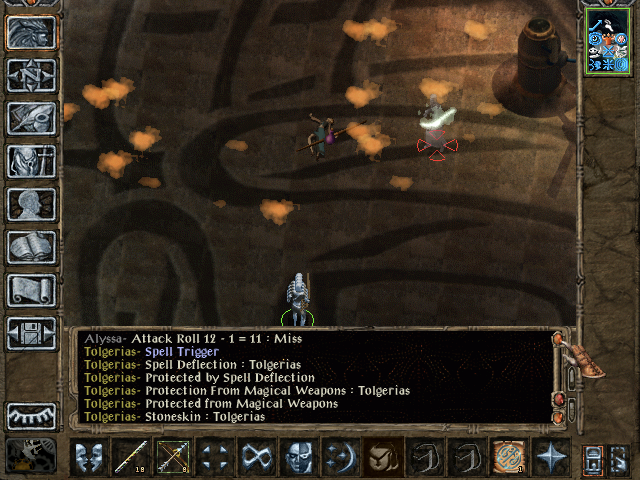
Task: Click the rest party eye button
Action: tap(32, 415)
